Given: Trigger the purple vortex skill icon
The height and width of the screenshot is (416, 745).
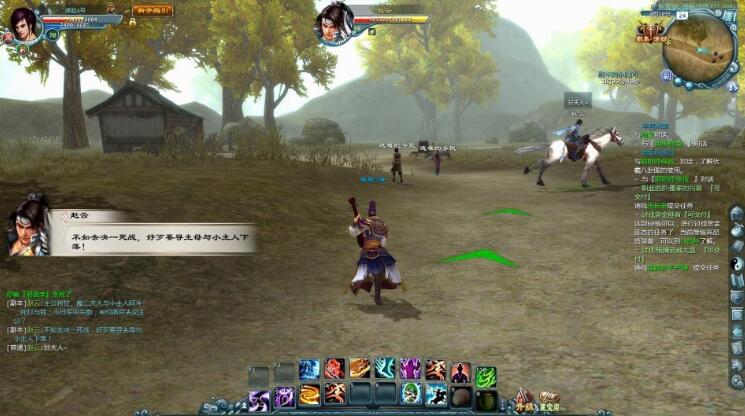Looking at the screenshot, I should pyautogui.click(x=259, y=397).
